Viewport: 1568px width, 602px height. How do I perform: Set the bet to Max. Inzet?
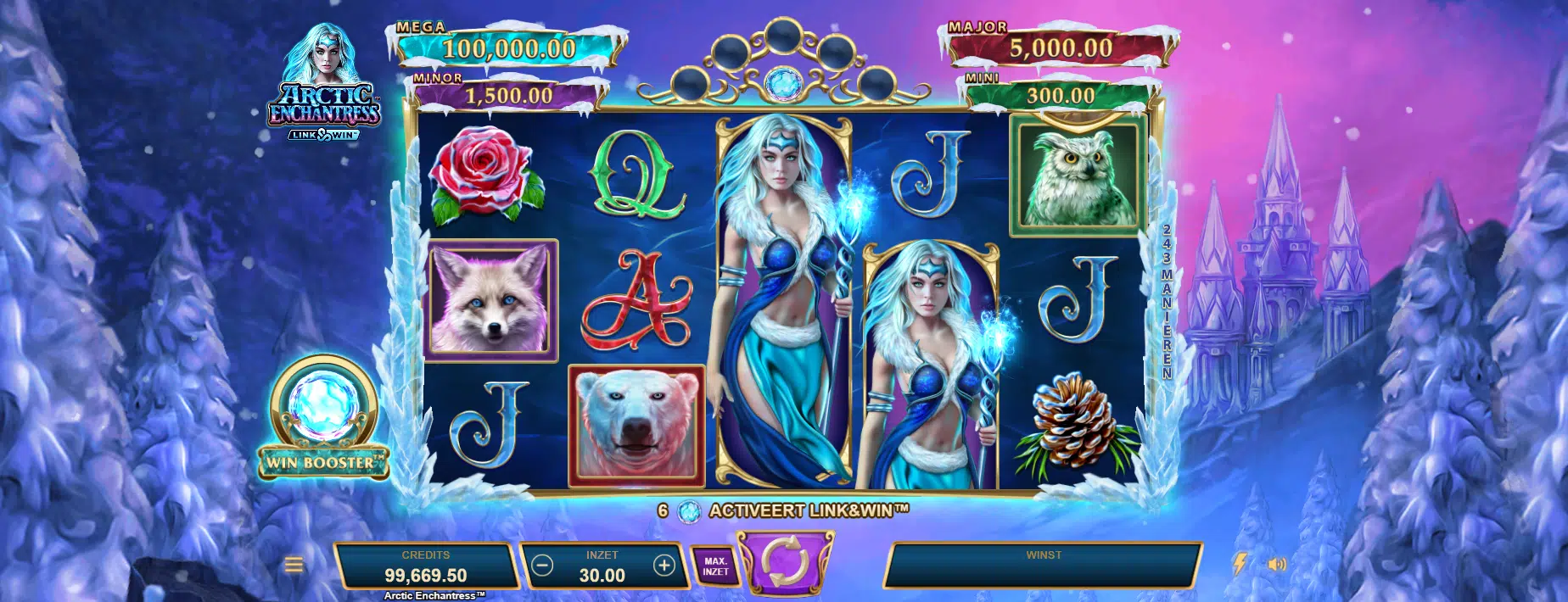[715, 566]
